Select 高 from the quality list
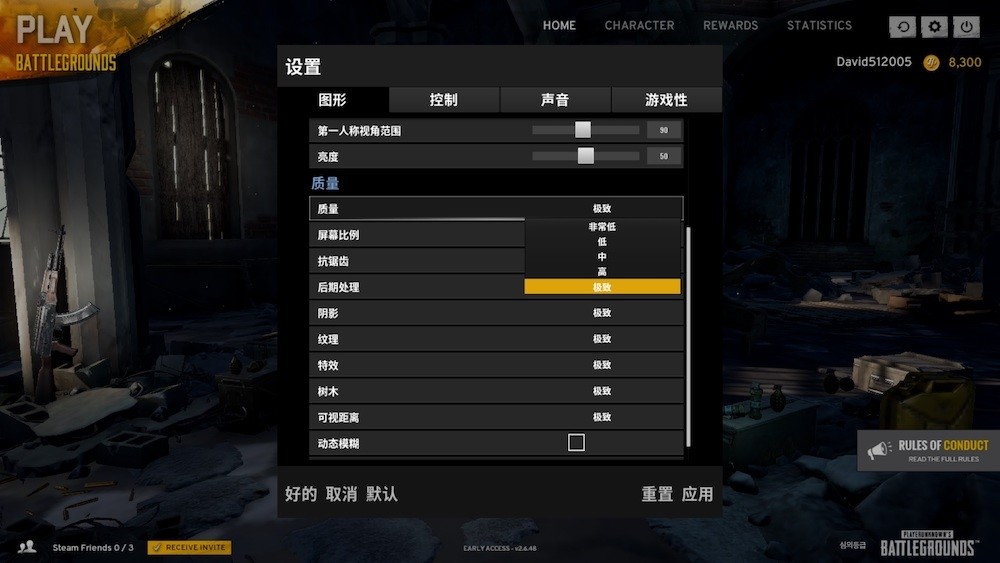The width and height of the screenshot is (1000, 563). [602, 272]
